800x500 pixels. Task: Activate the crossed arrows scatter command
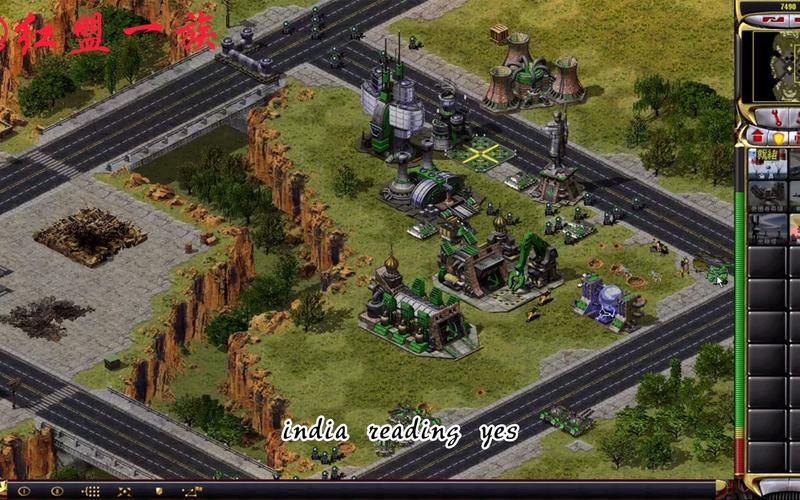124,491
